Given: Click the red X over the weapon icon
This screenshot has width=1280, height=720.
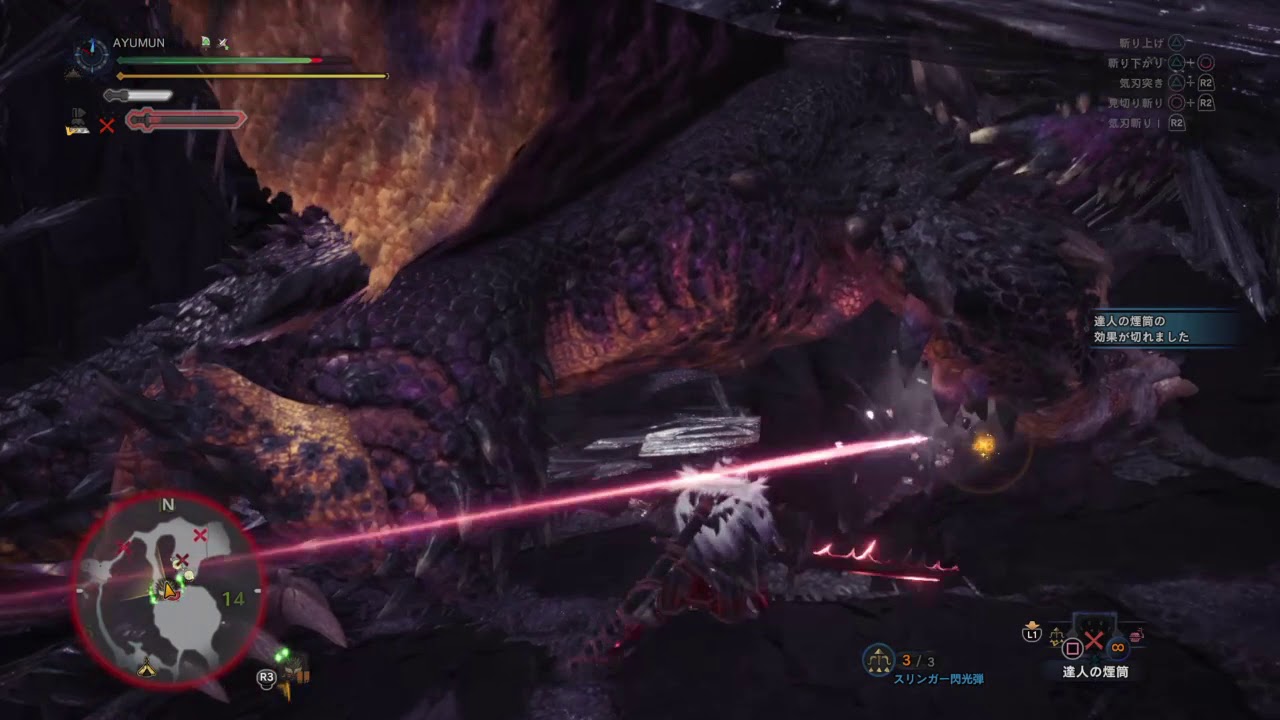Looking at the screenshot, I should tap(108, 125).
